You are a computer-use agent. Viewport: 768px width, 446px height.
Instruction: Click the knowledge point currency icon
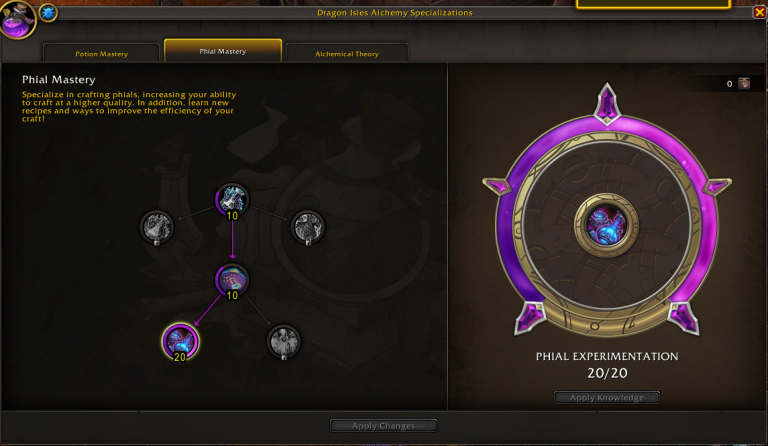coord(744,84)
